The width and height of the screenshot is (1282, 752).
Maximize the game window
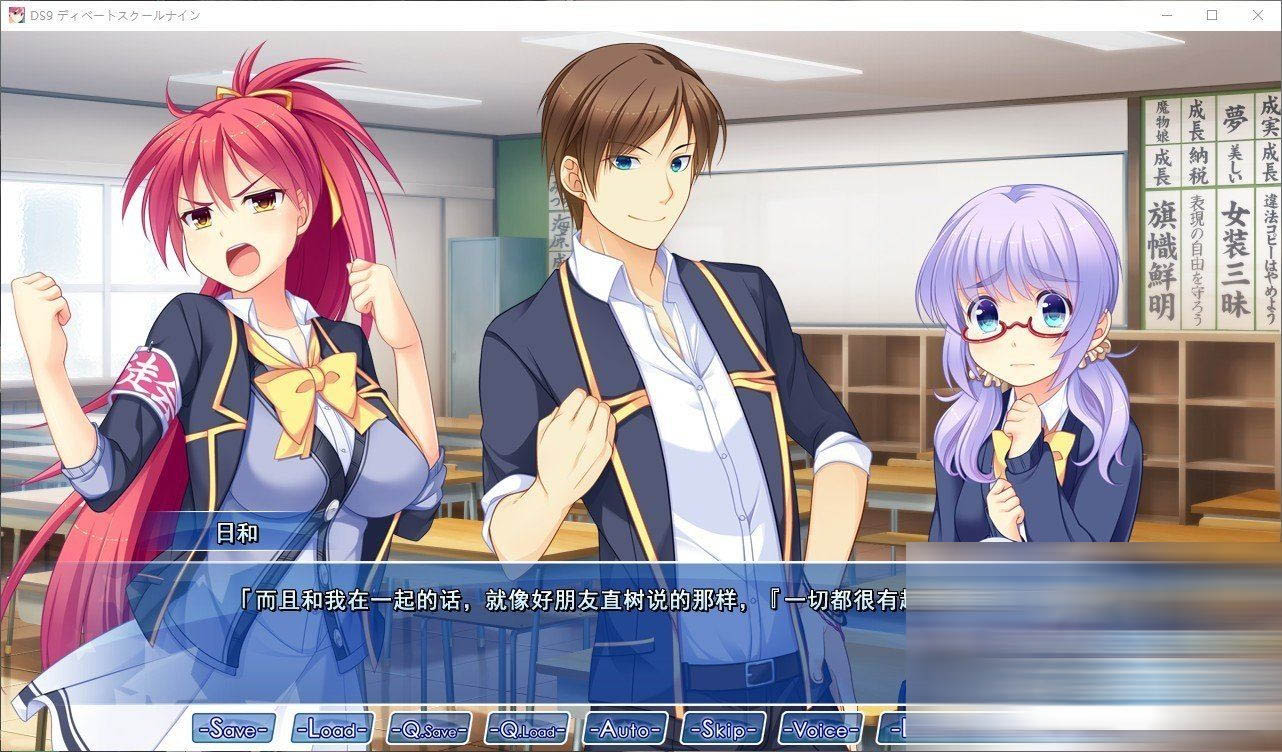pos(1212,15)
